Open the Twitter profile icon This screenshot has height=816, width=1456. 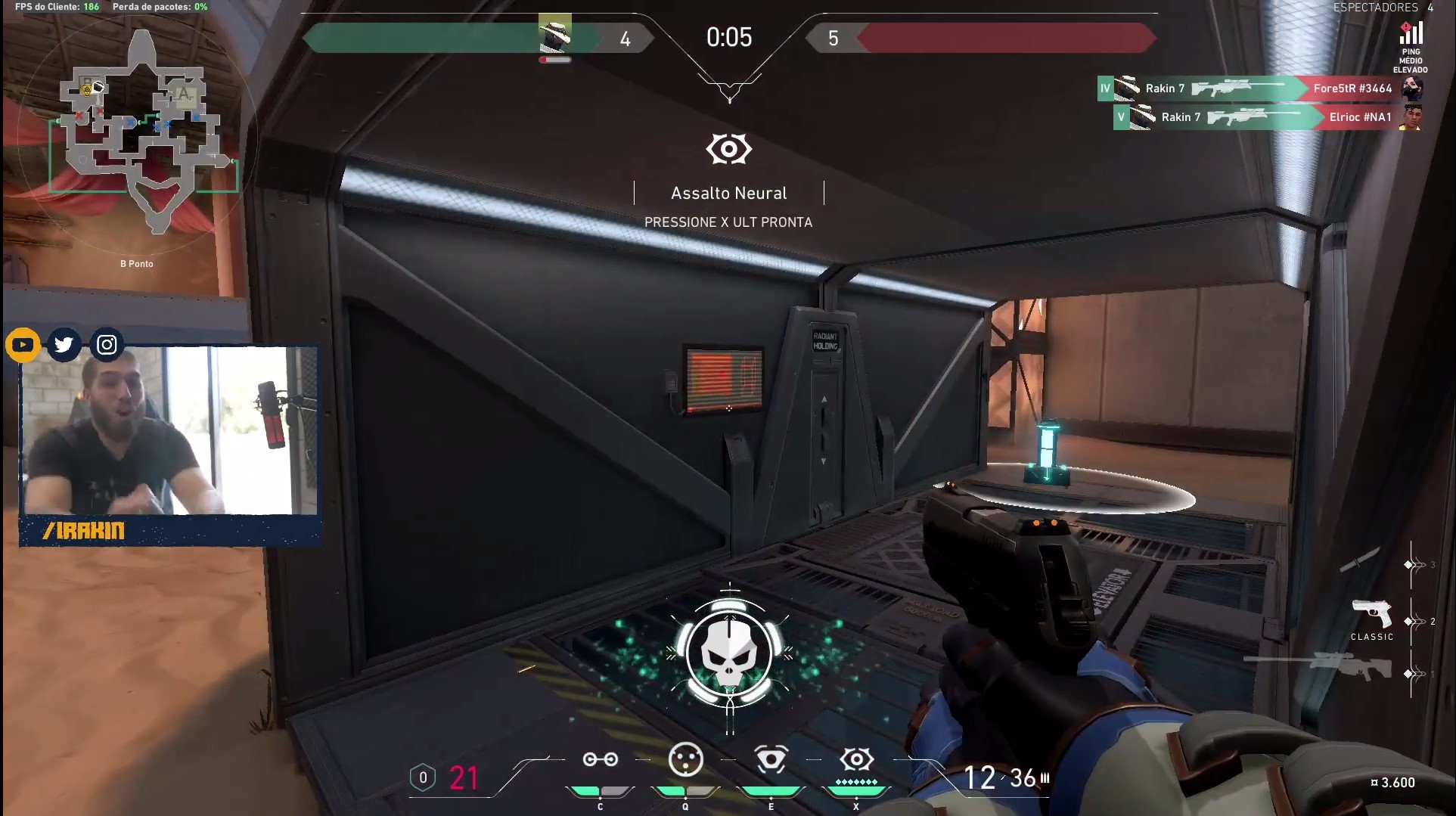pos(64,344)
